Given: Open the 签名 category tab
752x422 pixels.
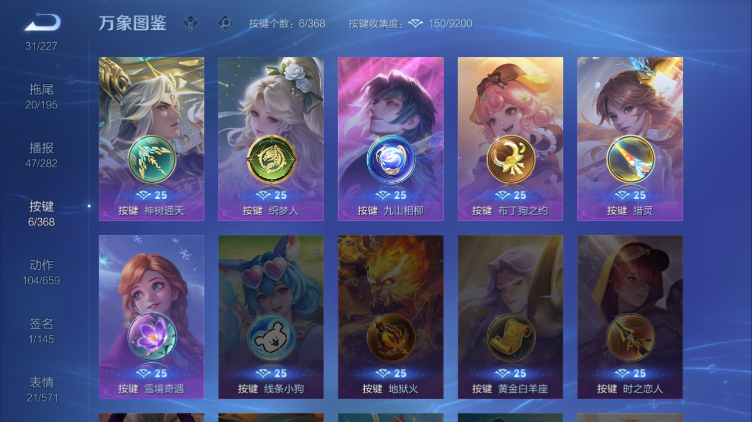Looking at the screenshot, I should [x=41, y=330].
